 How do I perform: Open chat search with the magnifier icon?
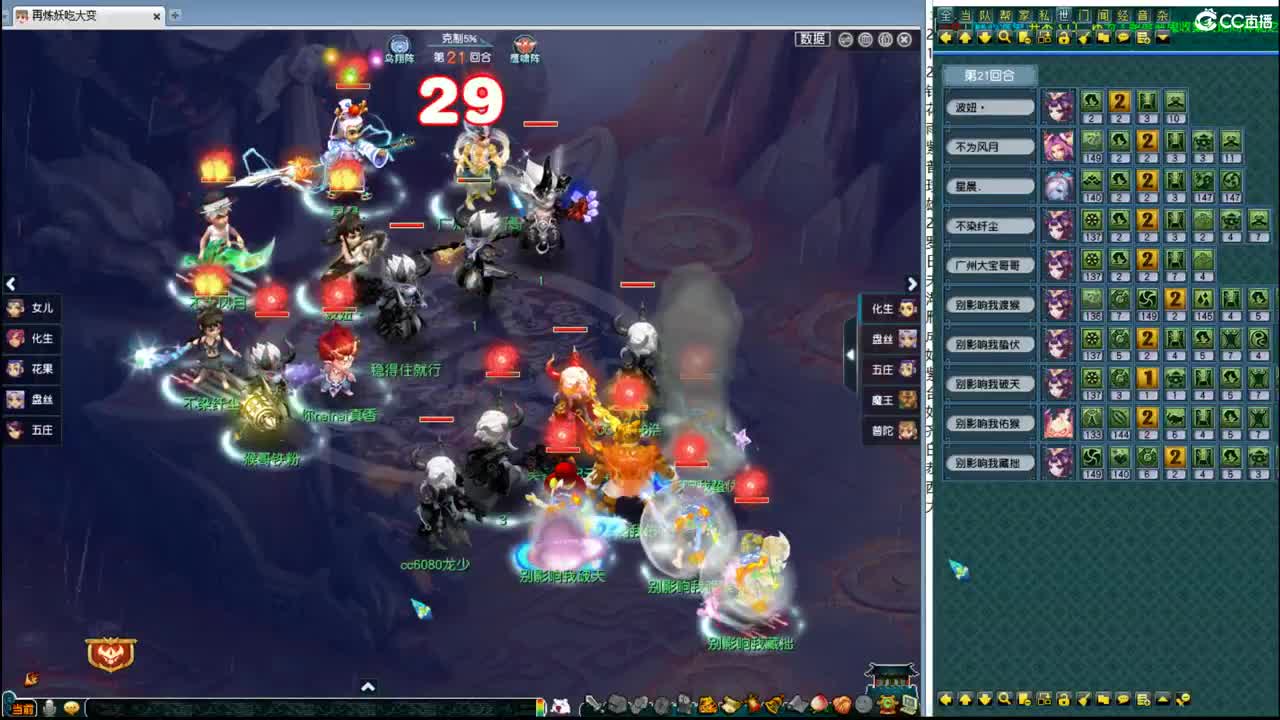pos(1002,38)
